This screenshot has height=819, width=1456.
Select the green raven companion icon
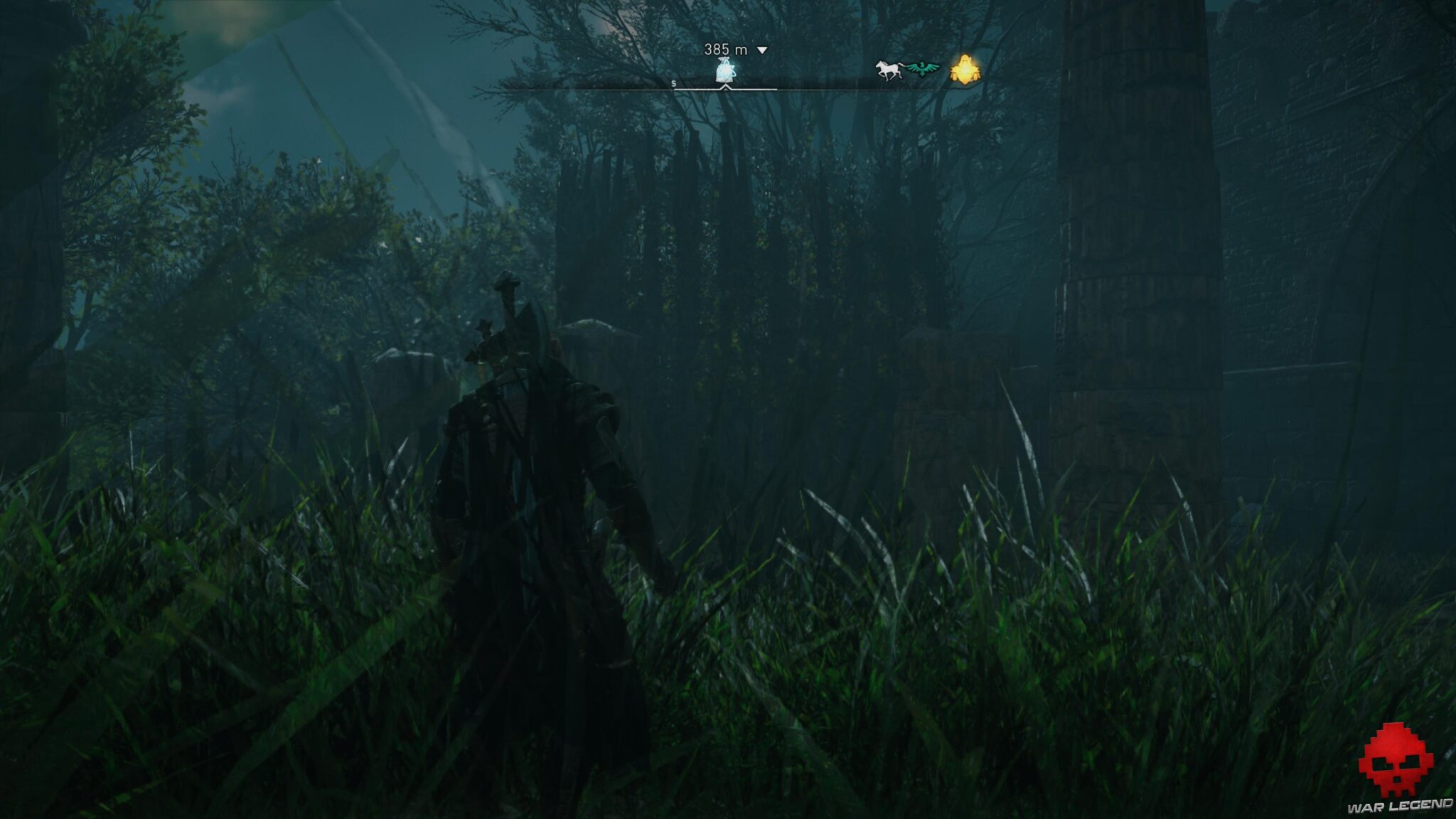pyautogui.click(x=922, y=68)
